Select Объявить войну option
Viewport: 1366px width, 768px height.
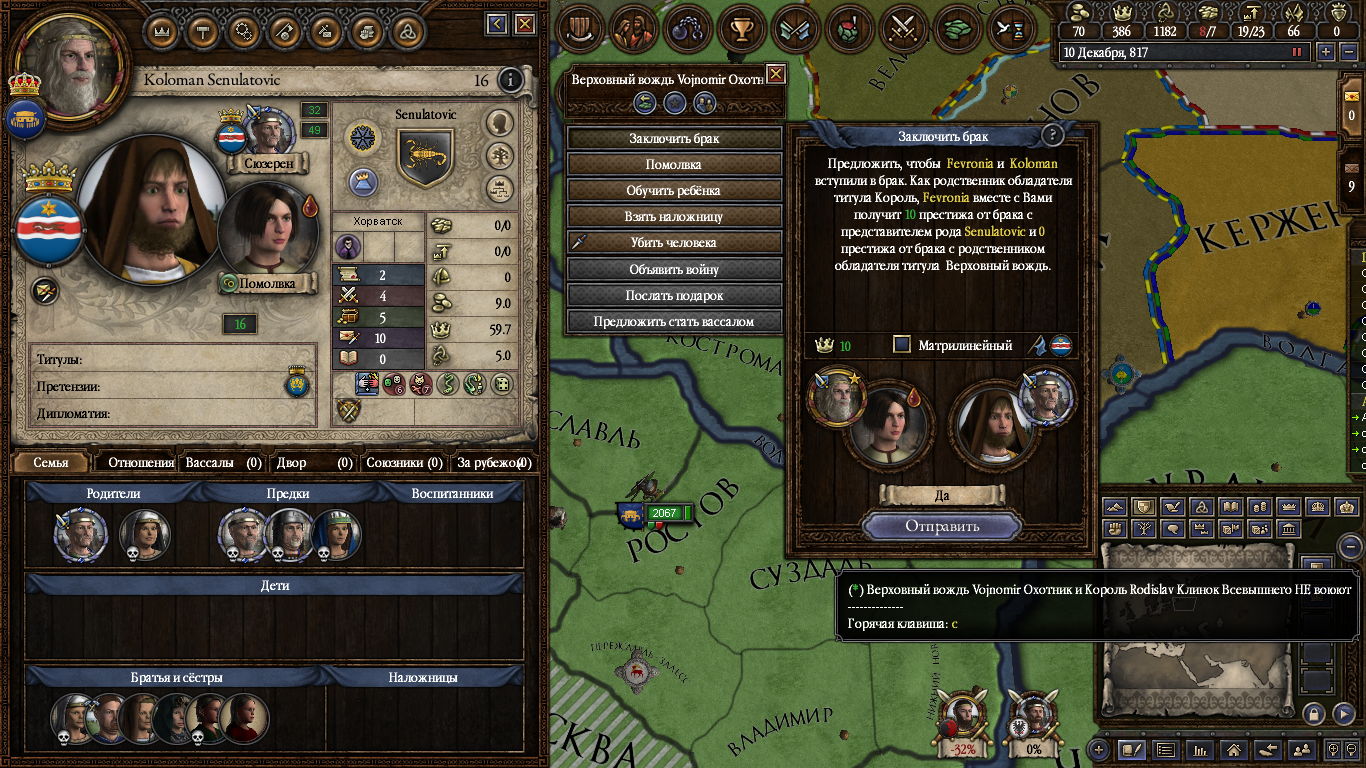coord(674,269)
